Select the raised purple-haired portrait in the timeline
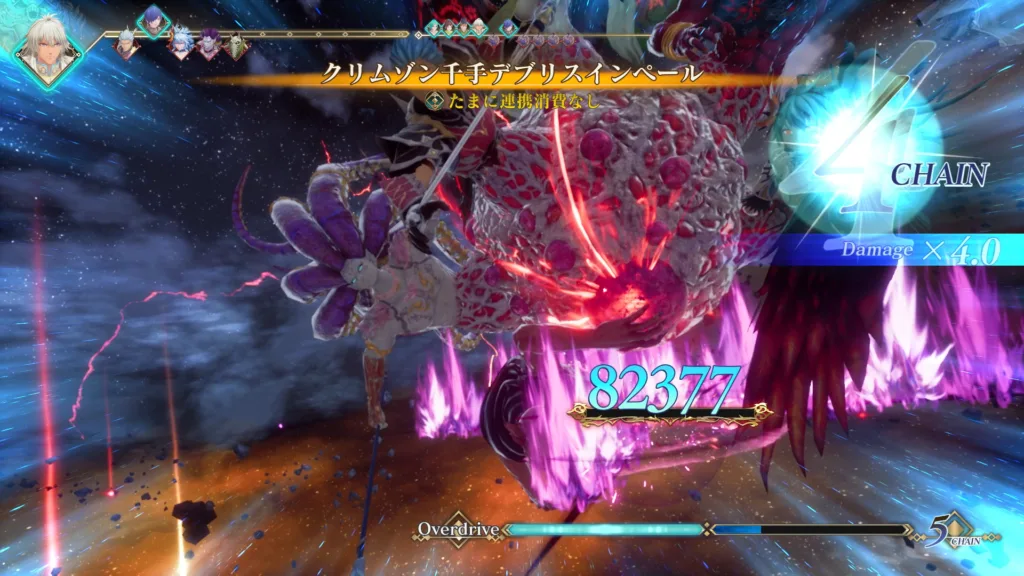 153,20
